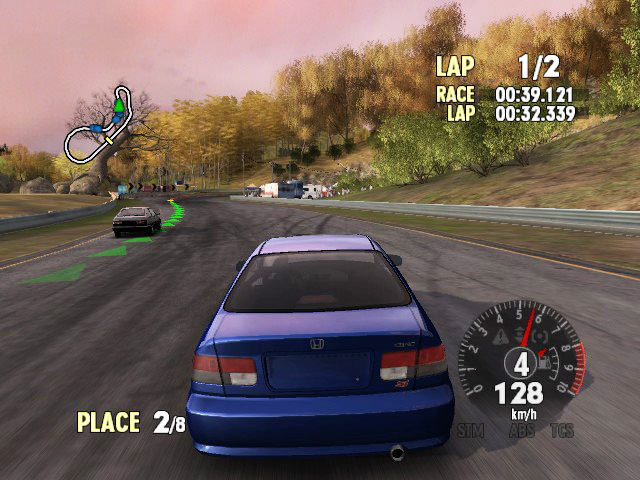Select the STM assist indicator
The height and width of the screenshot is (480, 640).
469,432
